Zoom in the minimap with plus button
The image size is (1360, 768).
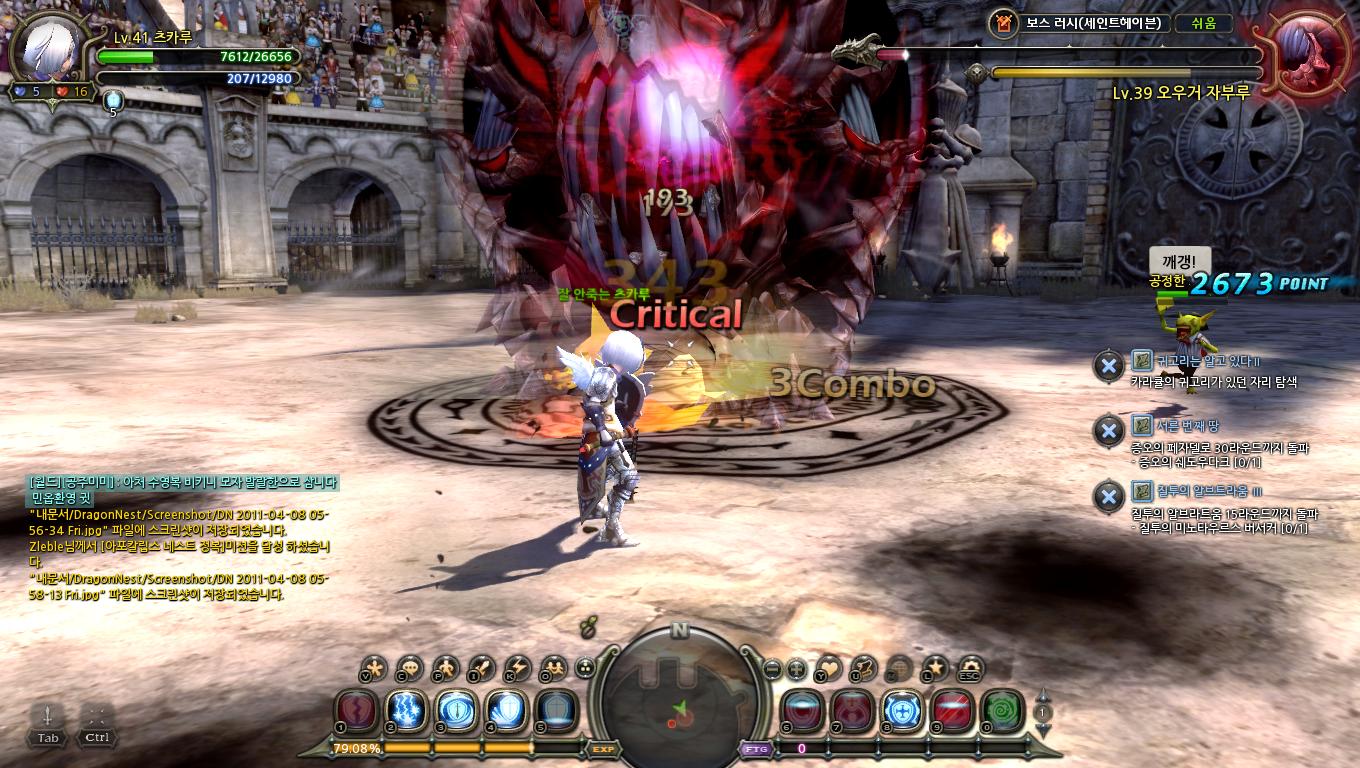point(796,668)
